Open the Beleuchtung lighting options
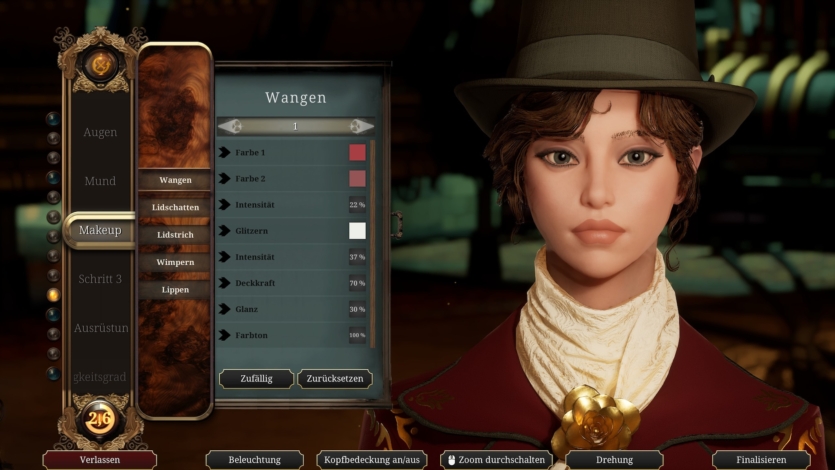Image resolution: width=835 pixels, height=470 pixels. [x=254, y=460]
